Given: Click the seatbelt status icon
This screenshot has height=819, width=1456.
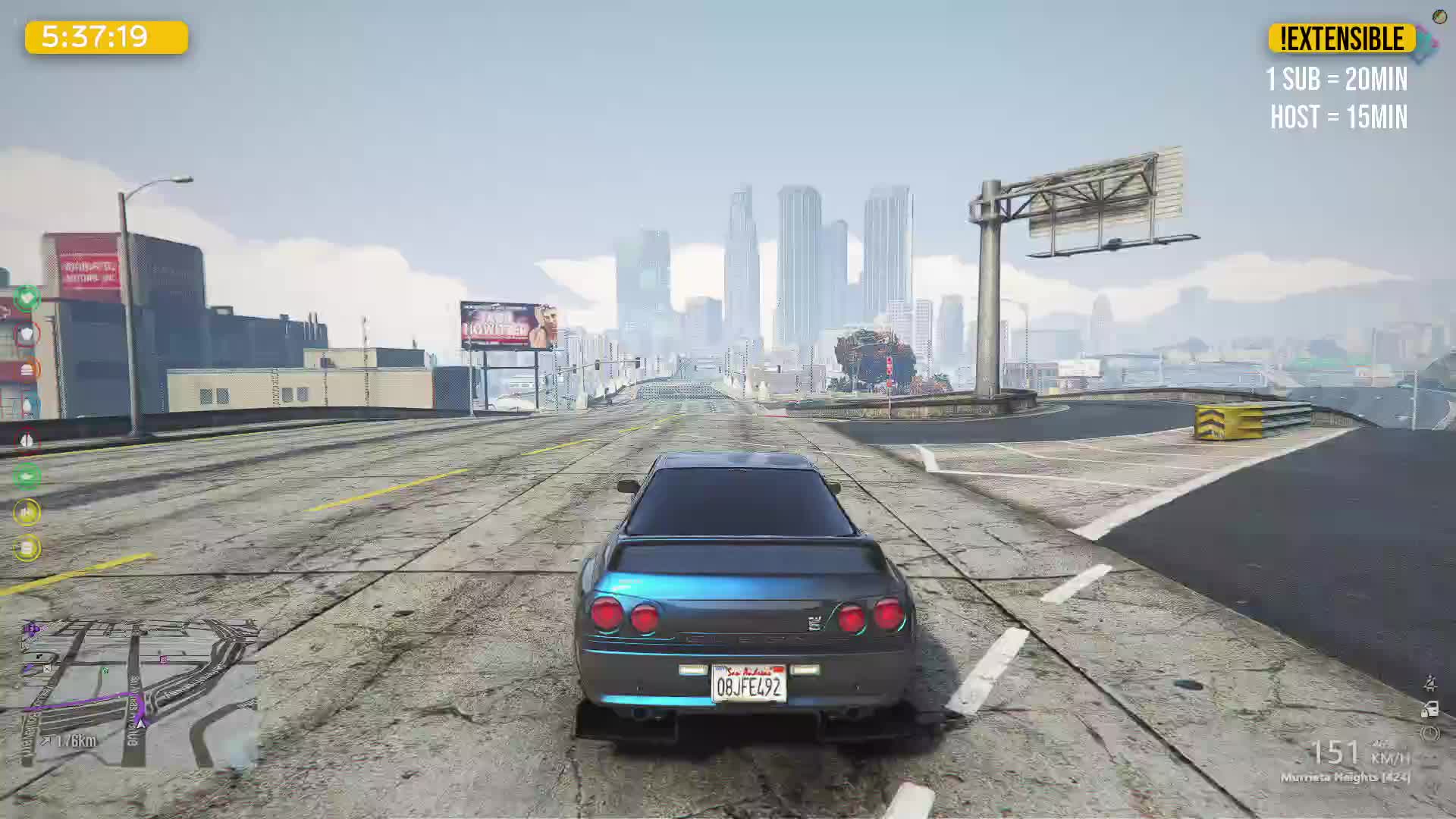Looking at the screenshot, I should [x=1429, y=684].
